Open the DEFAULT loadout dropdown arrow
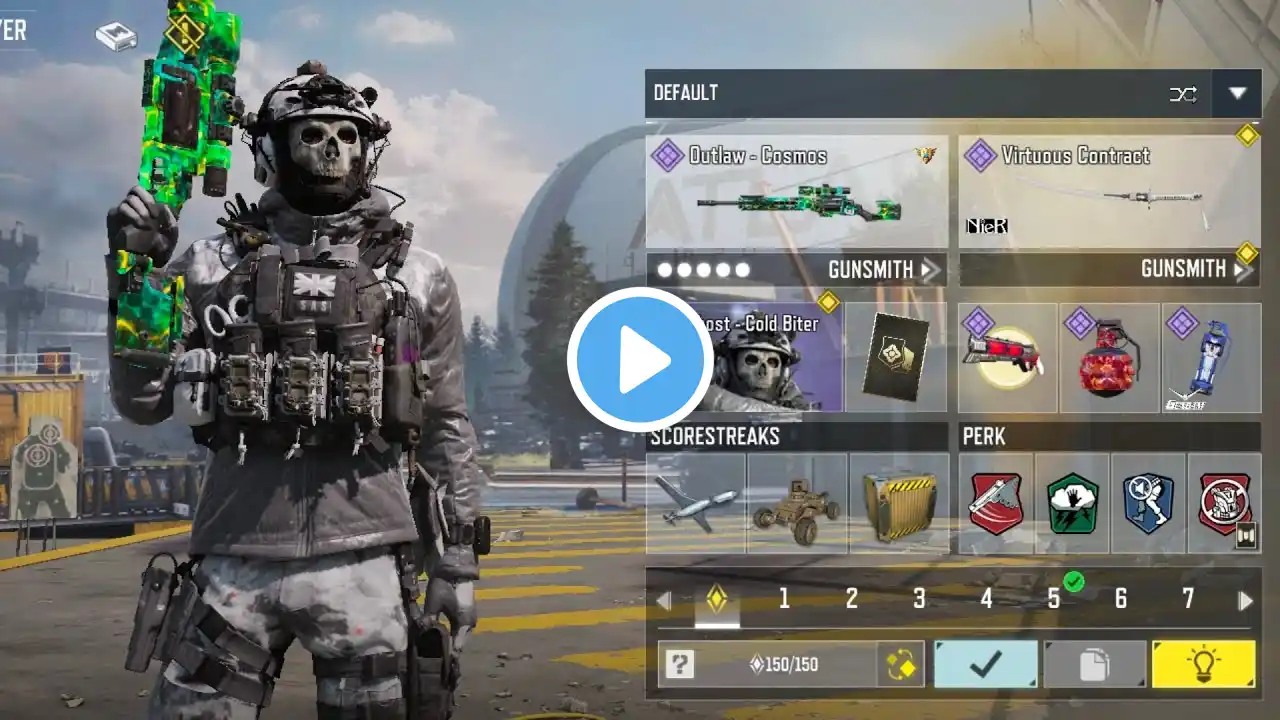This screenshot has height=720, width=1280. point(1237,94)
